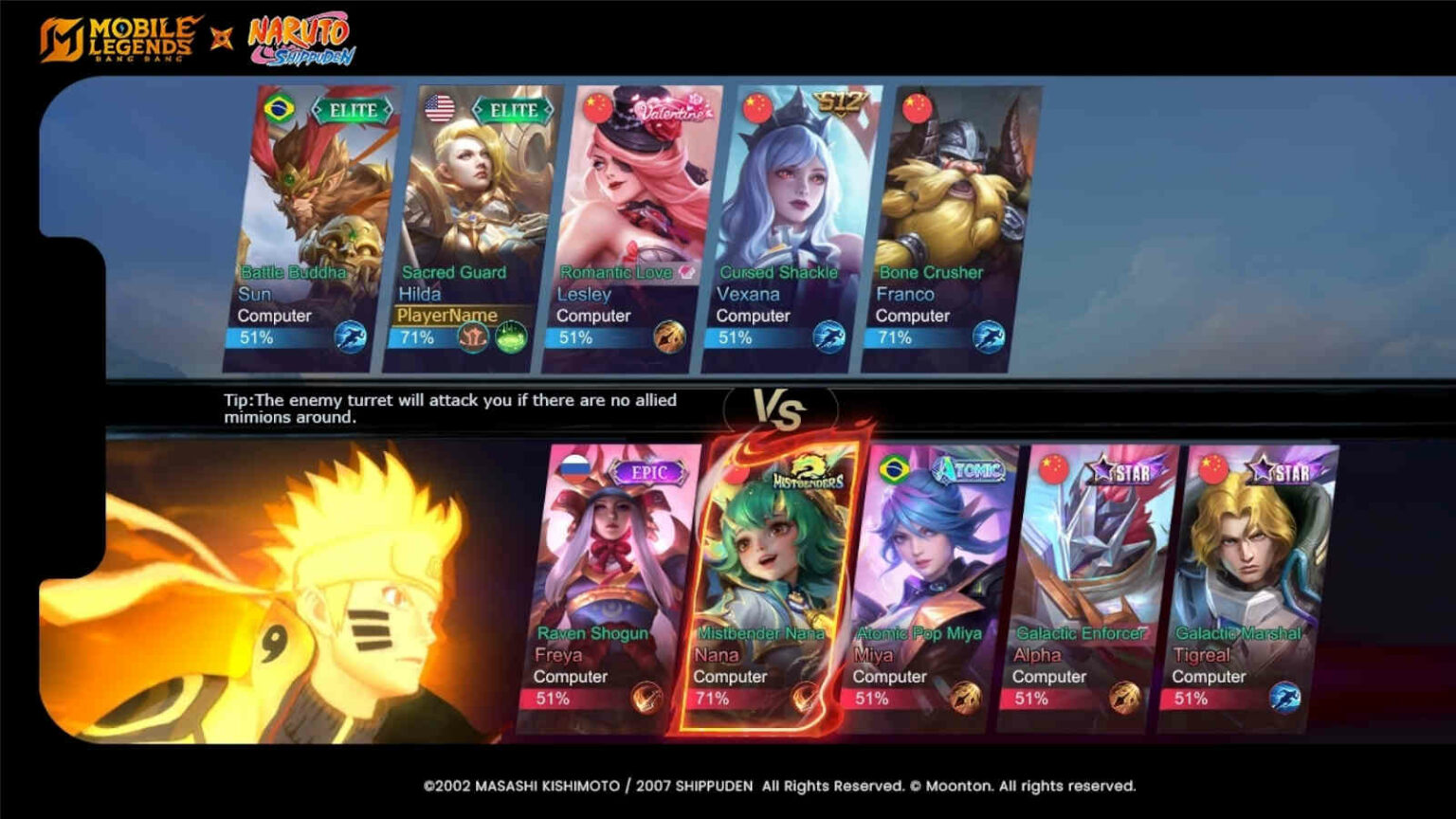Click the ELITE rank badge above Sun
The height and width of the screenshot is (819, 1456).
(x=352, y=109)
